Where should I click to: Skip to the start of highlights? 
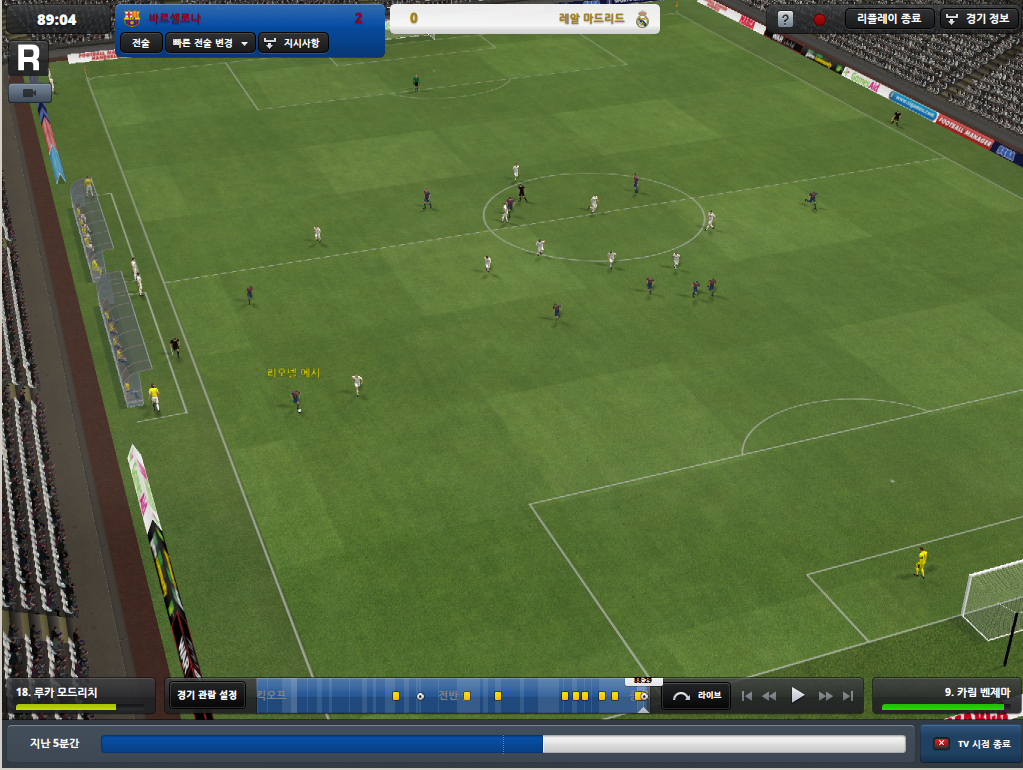(x=744, y=695)
